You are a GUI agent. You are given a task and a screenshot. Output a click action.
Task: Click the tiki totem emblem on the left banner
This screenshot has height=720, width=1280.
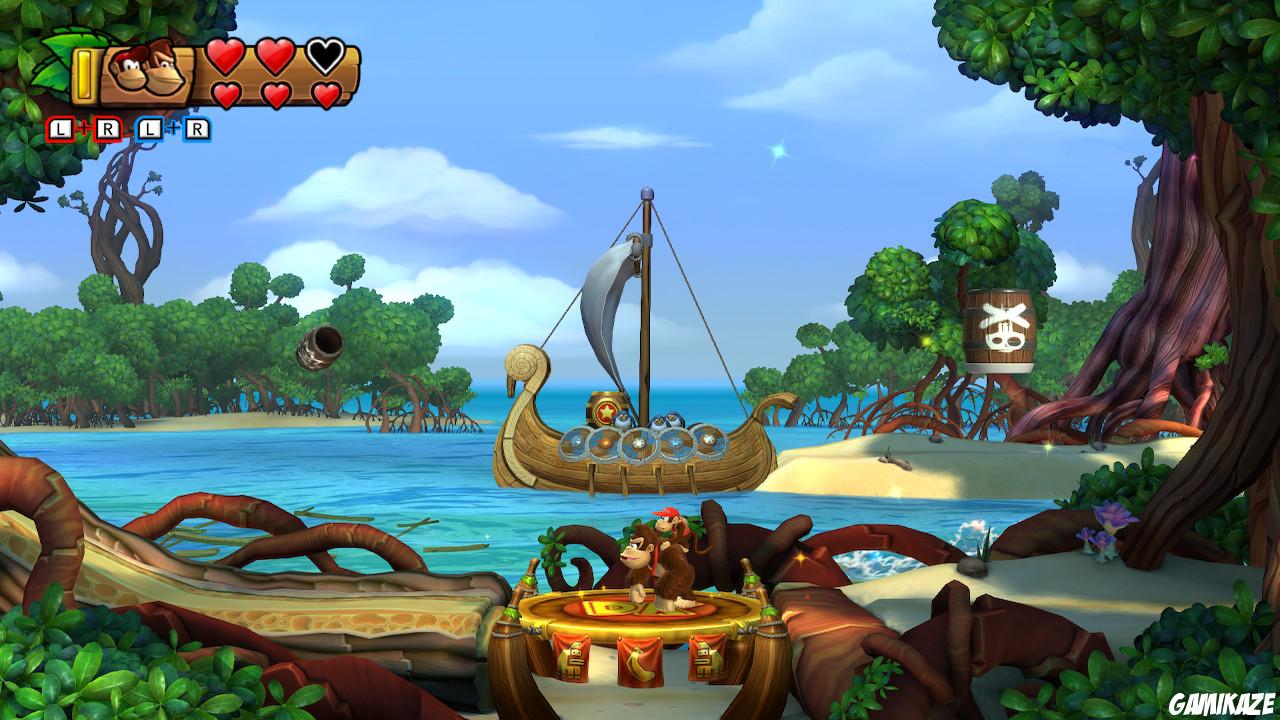point(573,662)
